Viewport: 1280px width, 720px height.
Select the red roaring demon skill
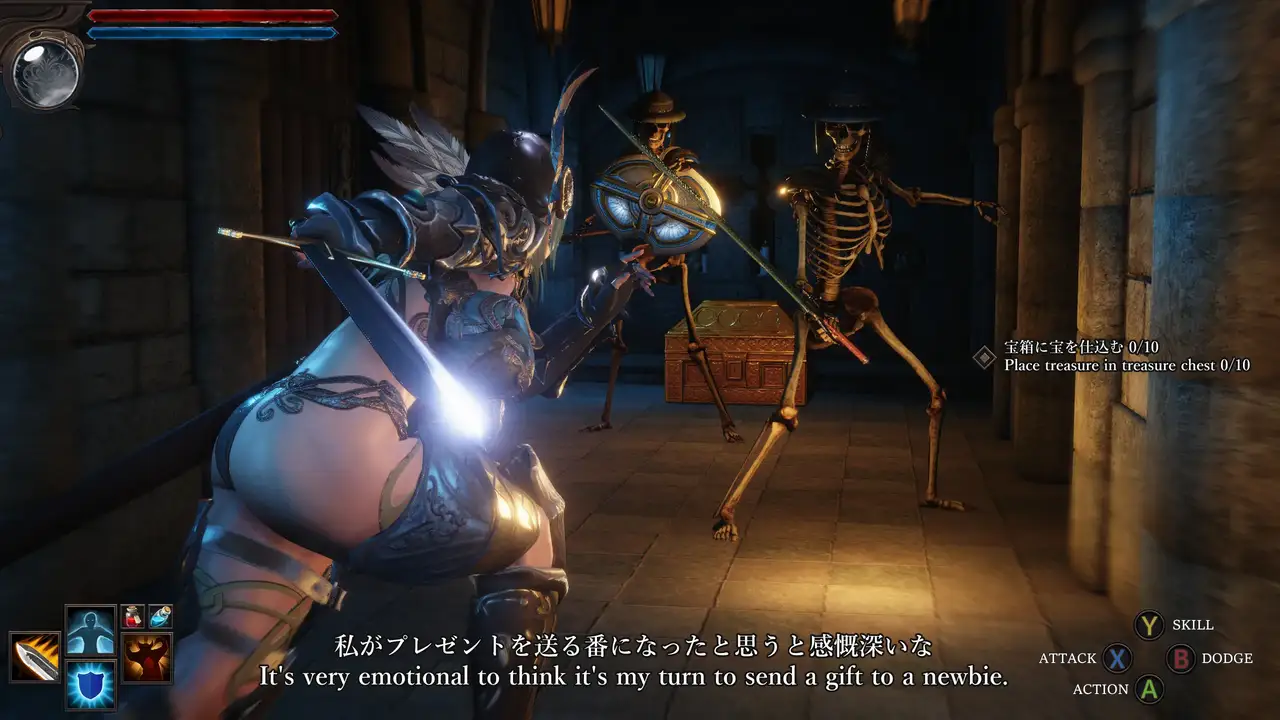click(x=147, y=657)
